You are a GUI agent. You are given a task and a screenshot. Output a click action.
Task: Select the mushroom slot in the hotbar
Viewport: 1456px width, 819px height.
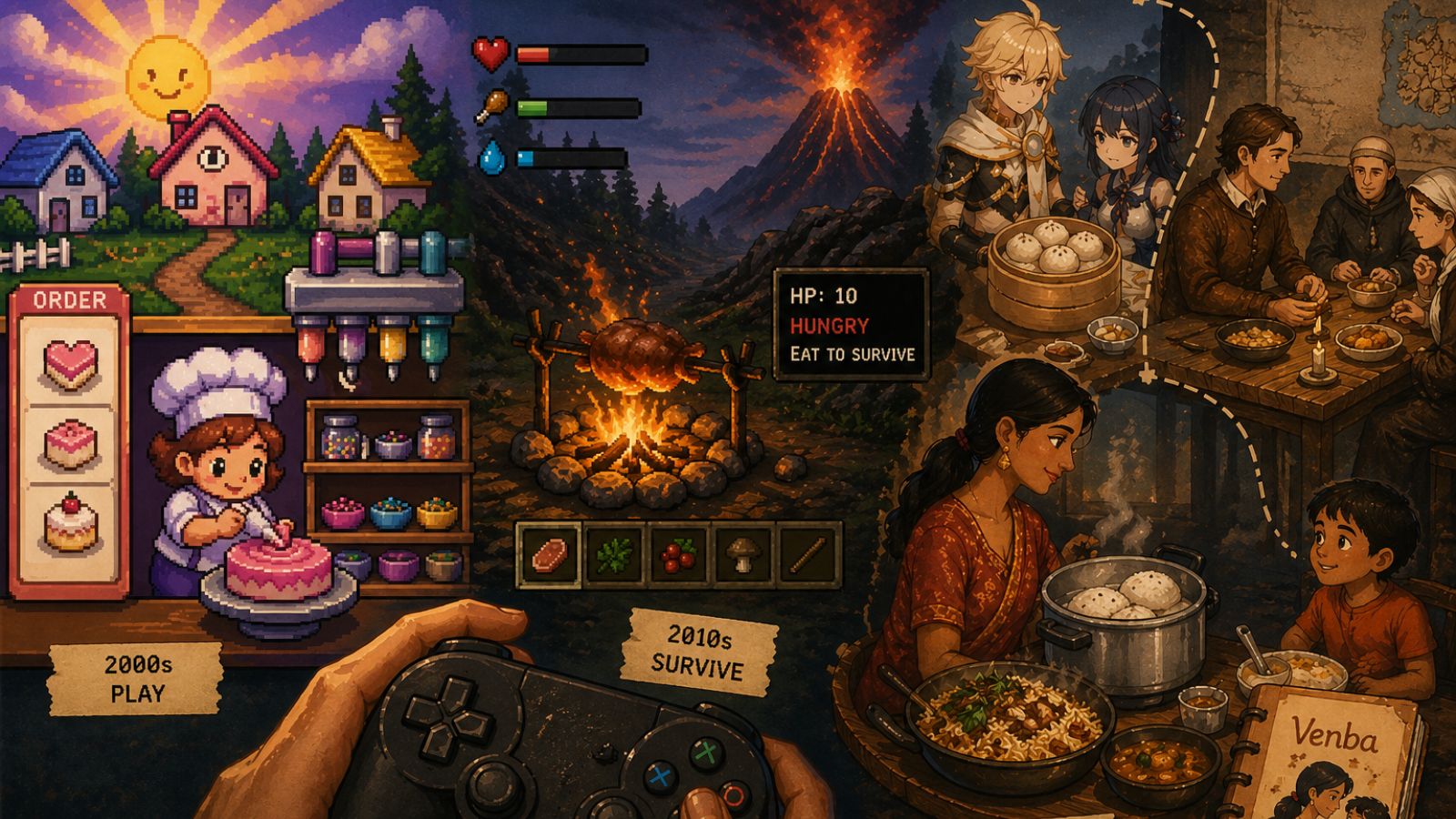click(x=743, y=552)
